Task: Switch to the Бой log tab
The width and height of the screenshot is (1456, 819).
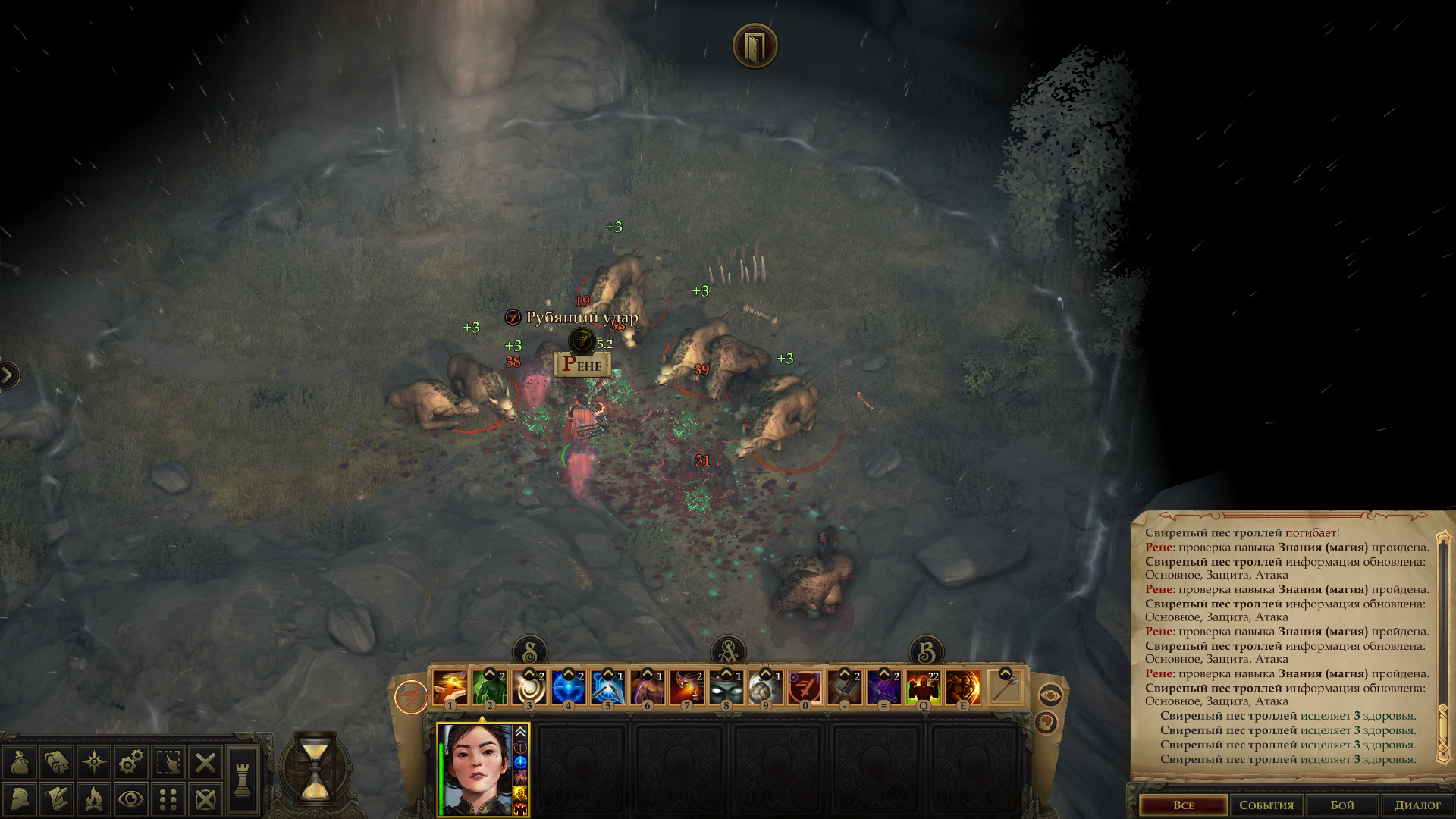Action: pyautogui.click(x=1341, y=805)
